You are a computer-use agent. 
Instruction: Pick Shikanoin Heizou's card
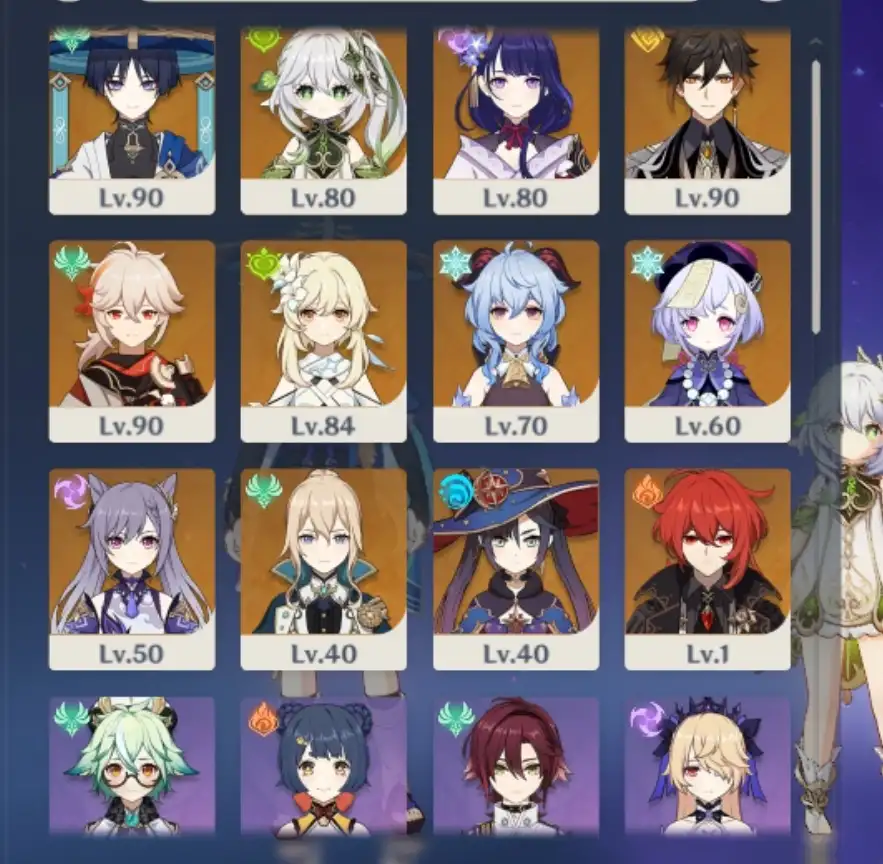pyautogui.click(x=516, y=768)
